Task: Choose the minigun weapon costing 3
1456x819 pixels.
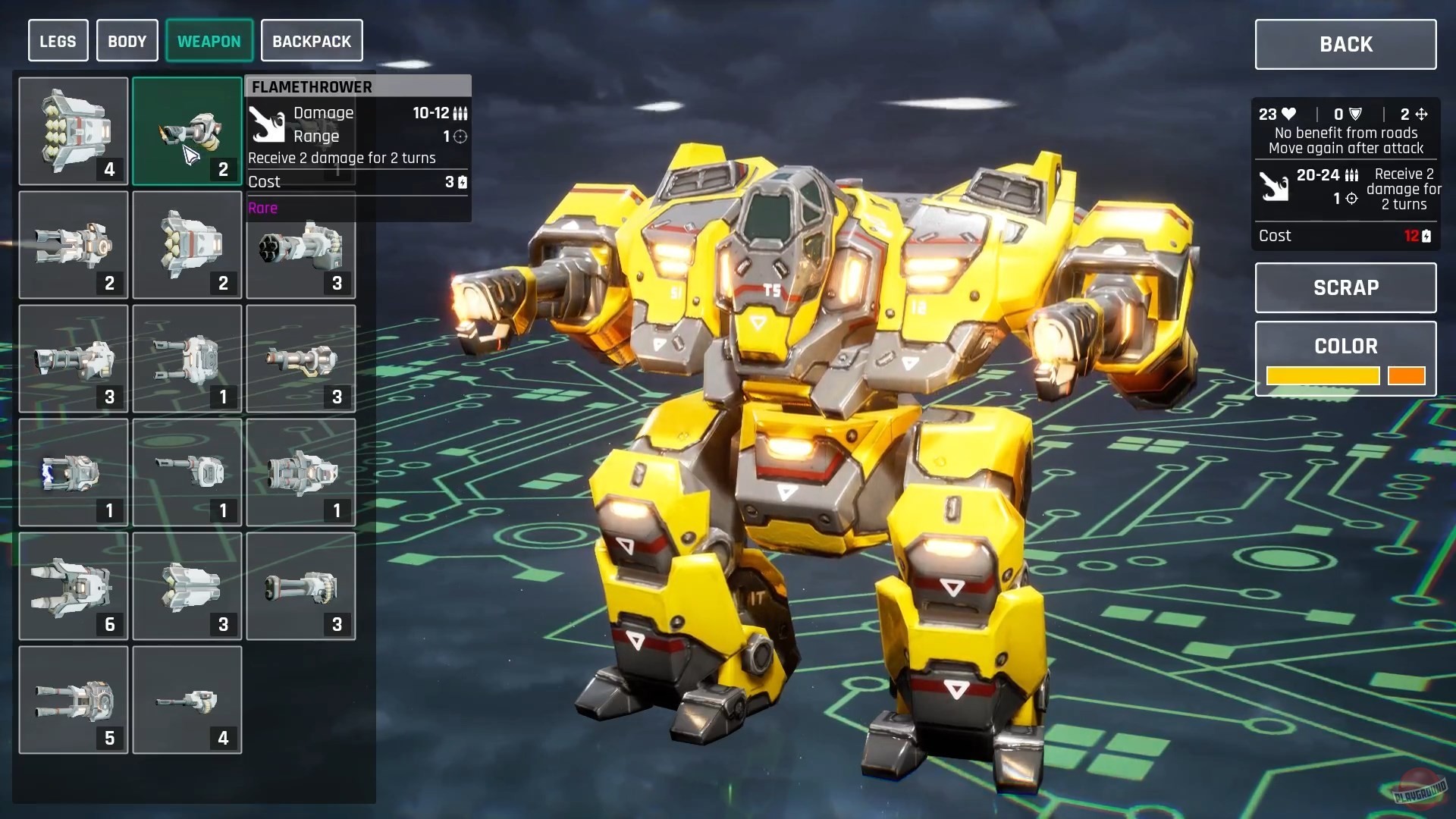Action: tap(300, 245)
